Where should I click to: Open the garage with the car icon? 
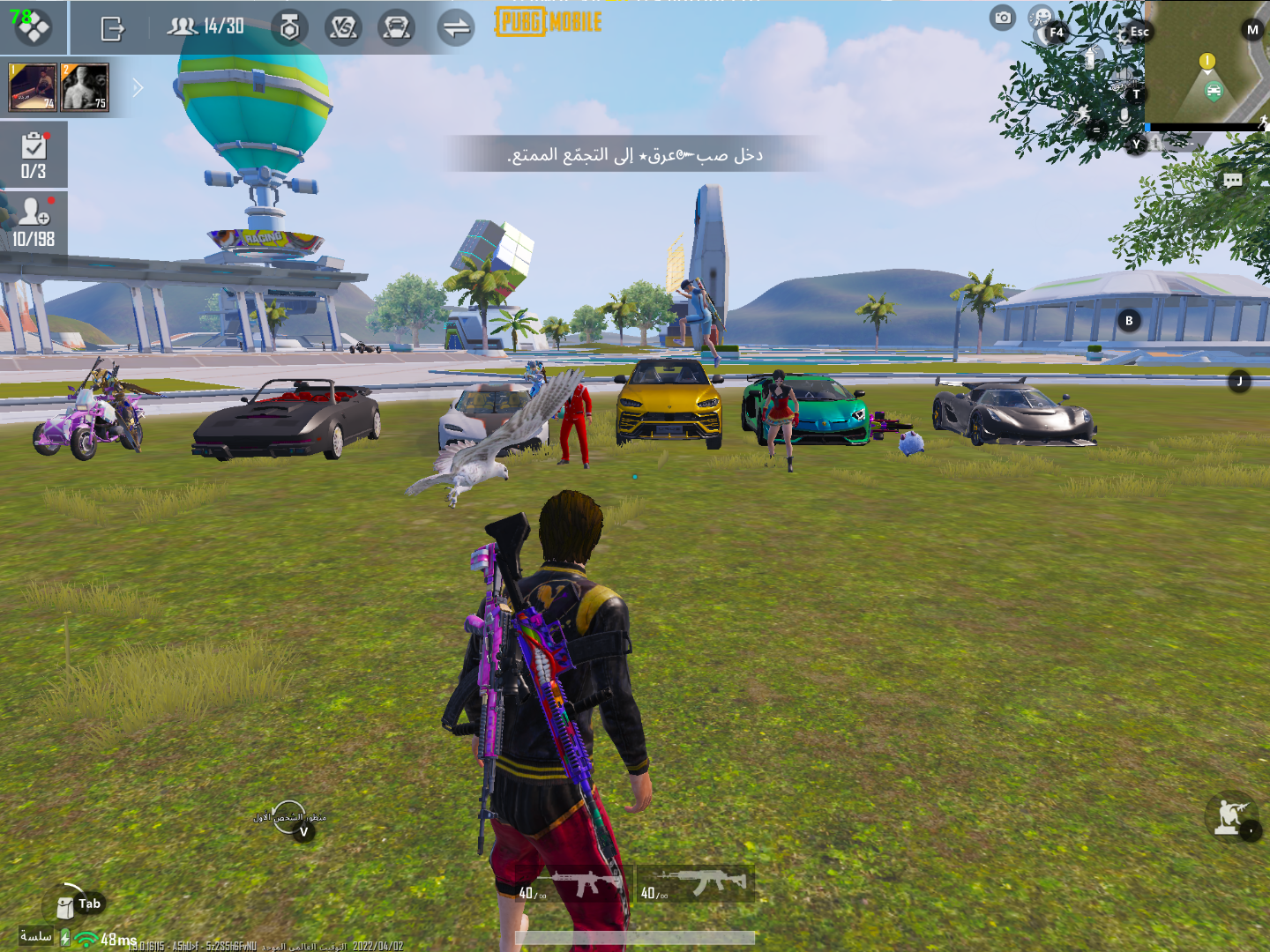[x=396, y=26]
